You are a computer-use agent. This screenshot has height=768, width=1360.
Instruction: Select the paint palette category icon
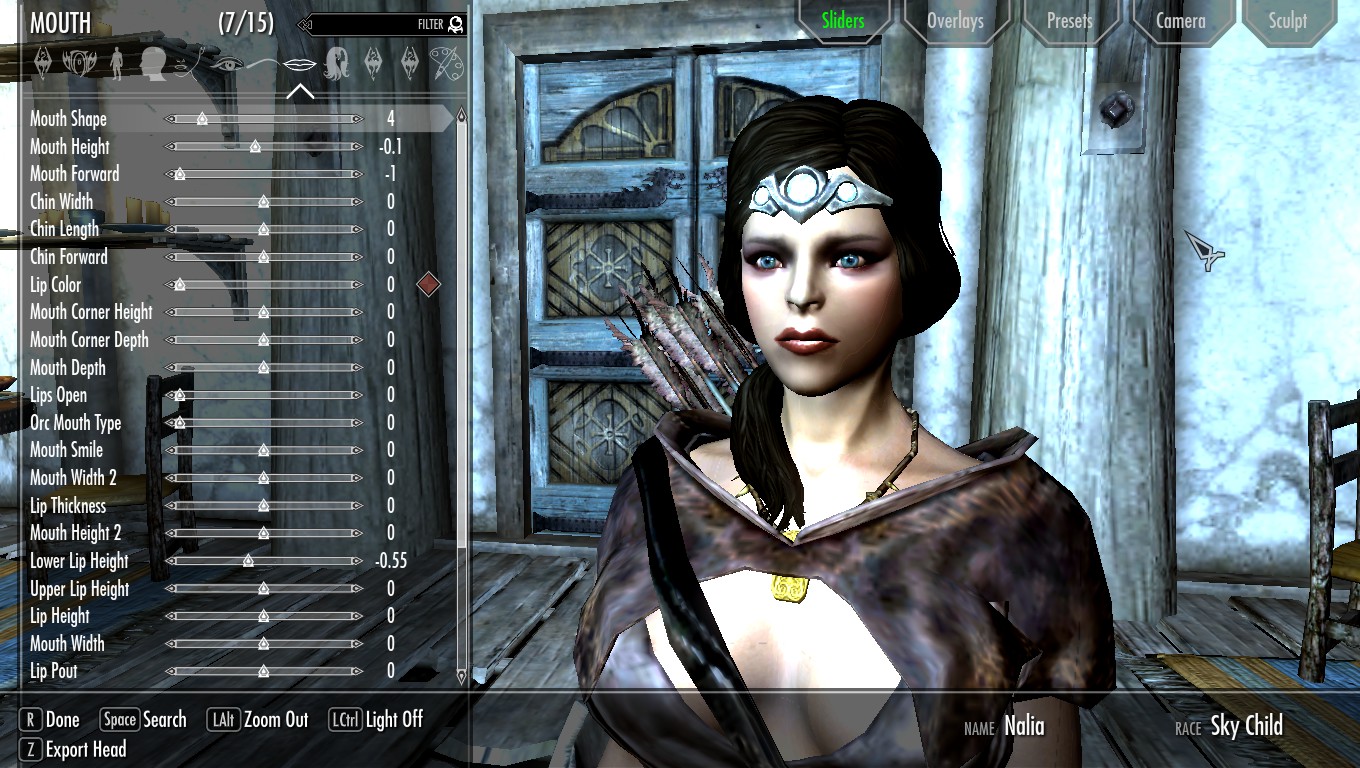click(445, 63)
